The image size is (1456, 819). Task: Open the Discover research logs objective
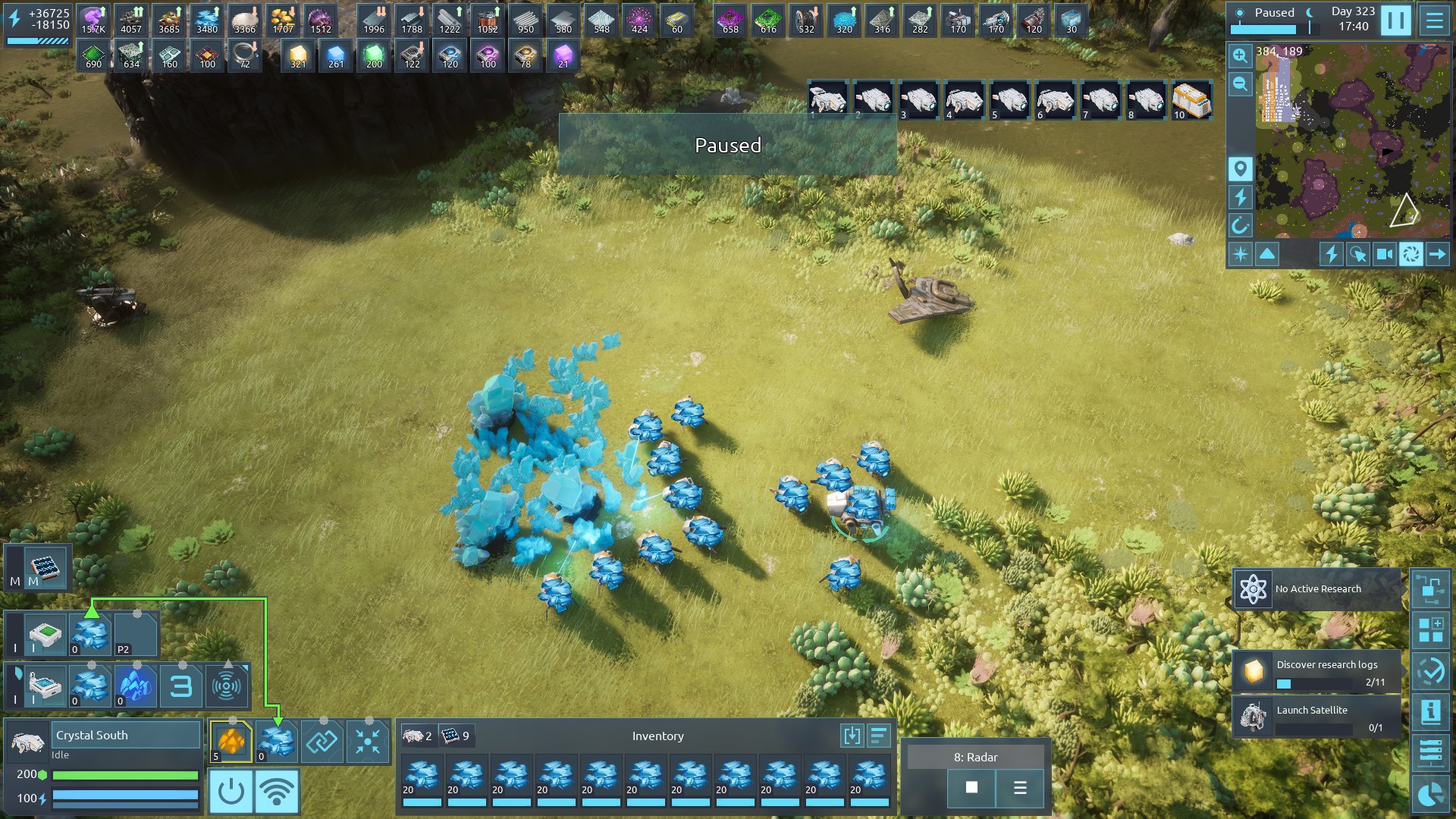pyautogui.click(x=1316, y=671)
